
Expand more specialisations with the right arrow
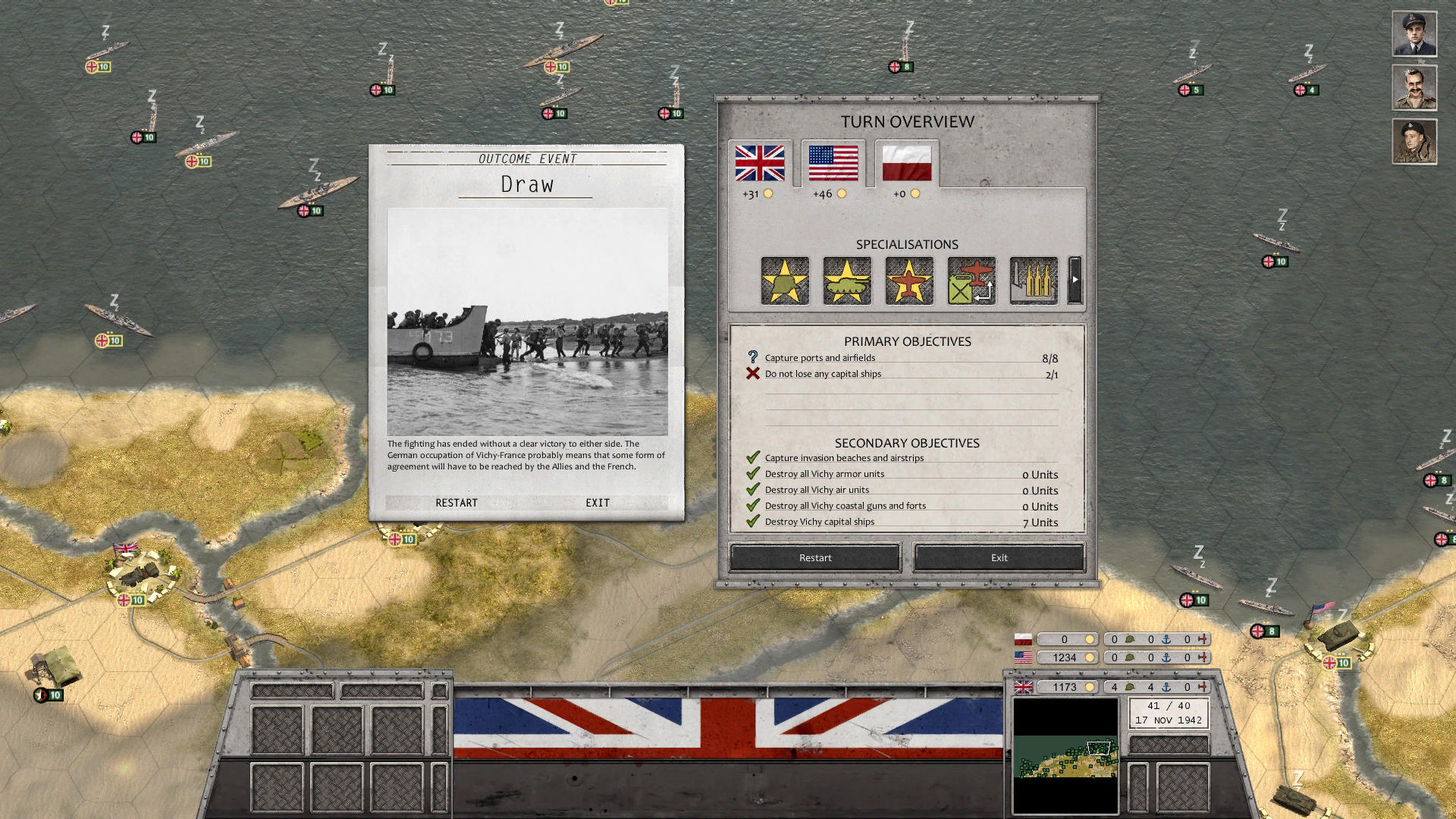[x=1075, y=281]
